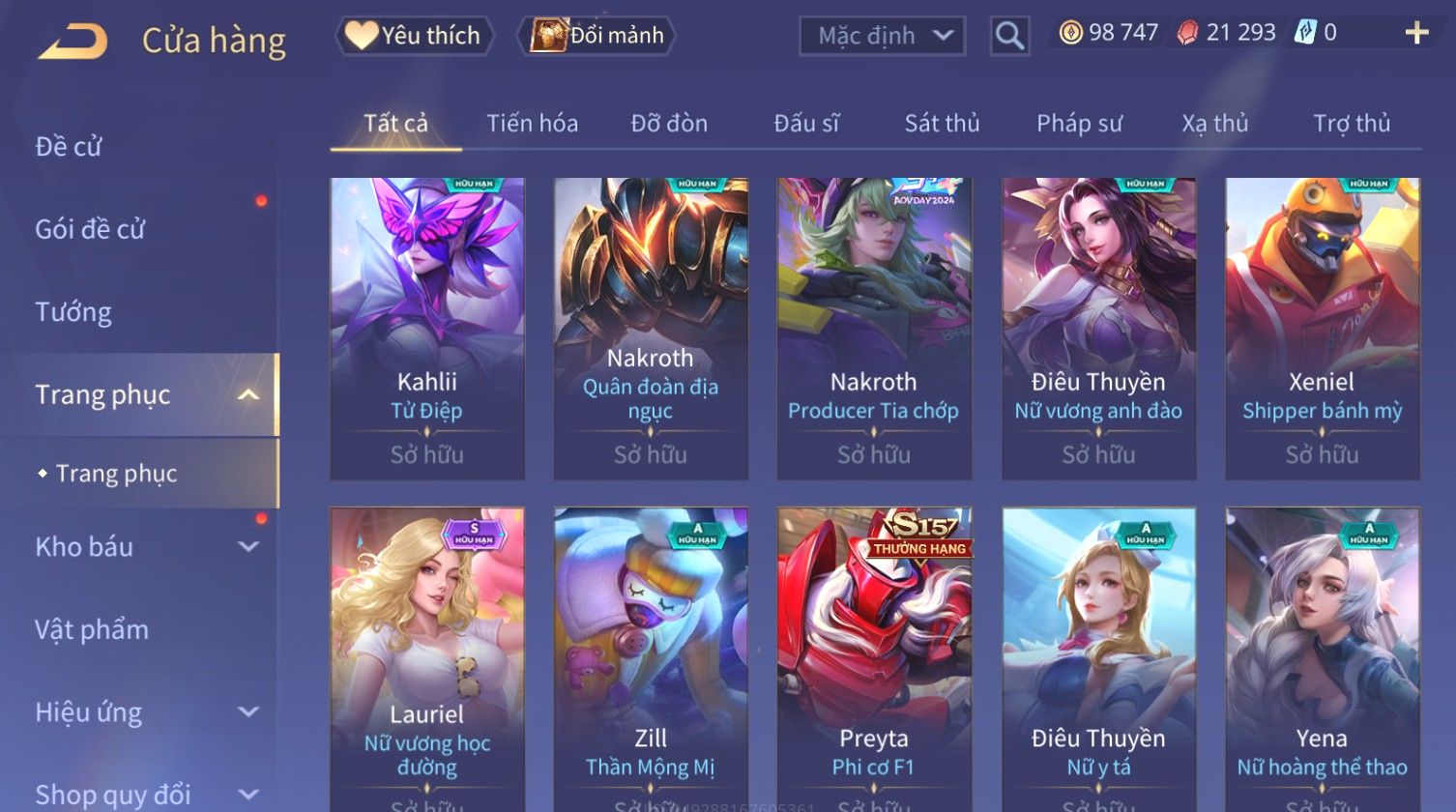Pick the Lauriel Nữ vương học đường card

pos(427,657)
